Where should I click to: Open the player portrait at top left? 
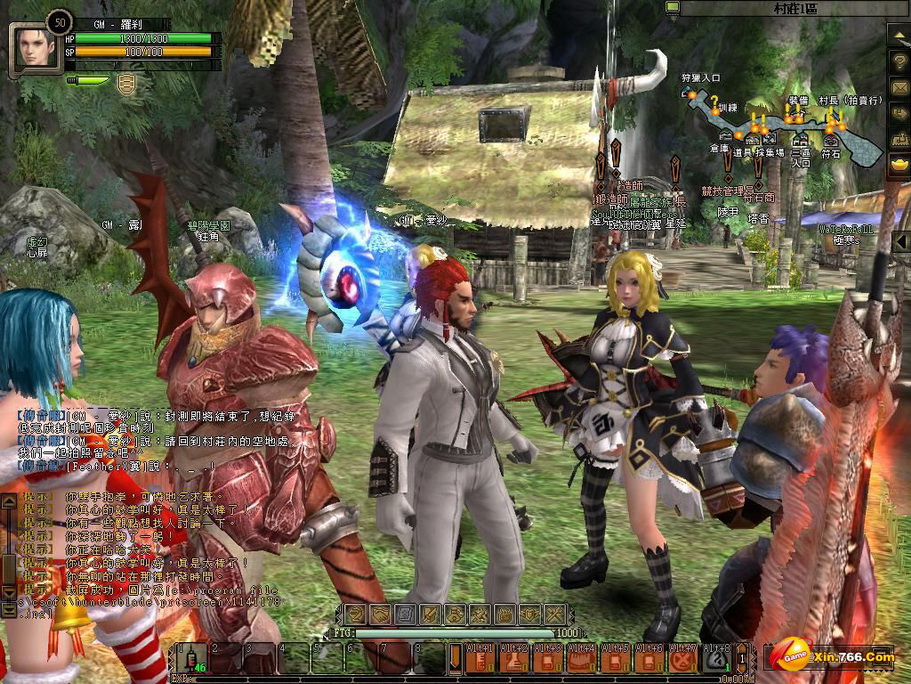33,47
